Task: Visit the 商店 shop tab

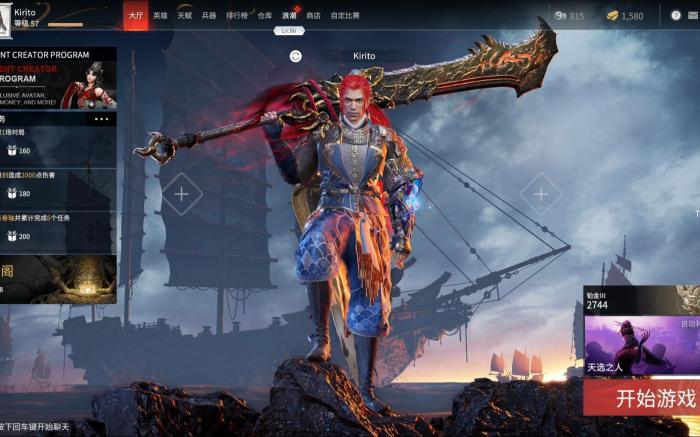Action: coord(314,16)
